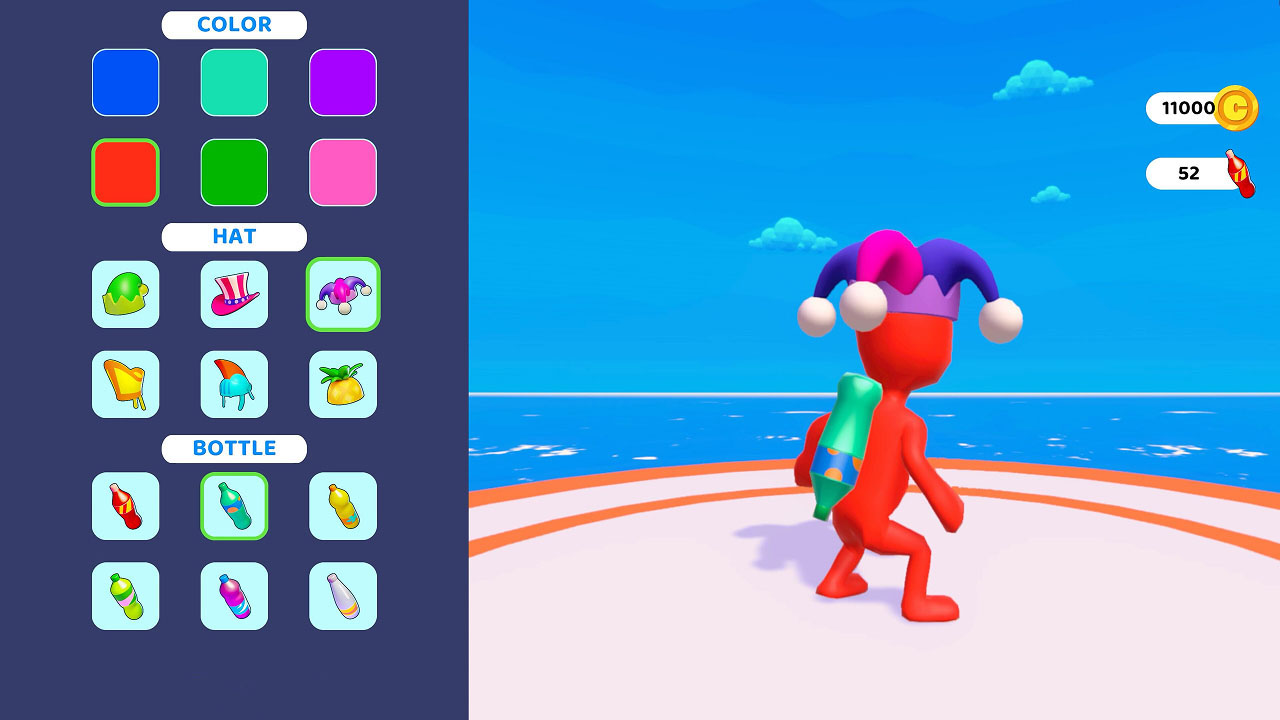1280x720 pixels.
Task: Select the red color swatch
Action: pos(125,172)
